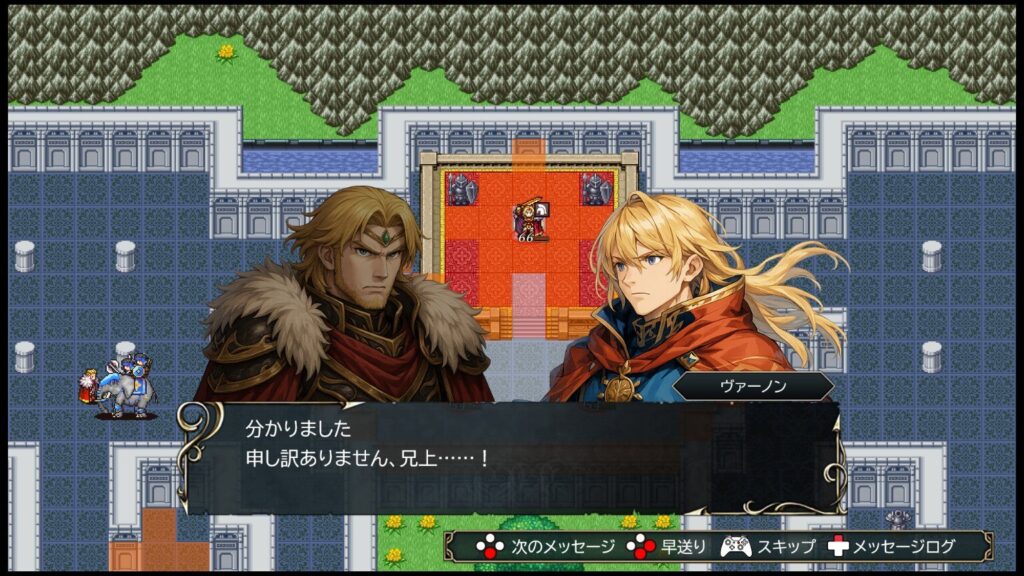Click the dialogue message box to continue
The width and height of the screenshot is (1024, 576).
click(x=511, y=458)
